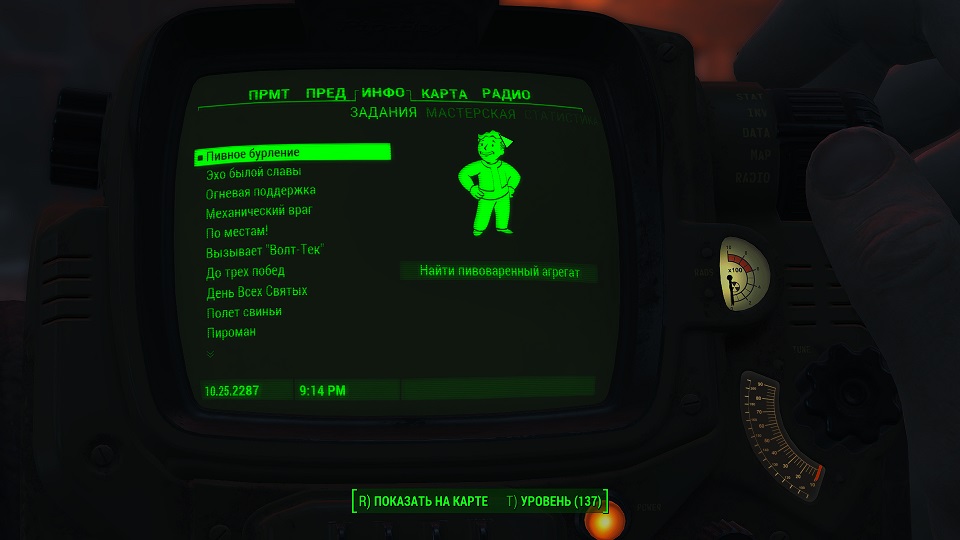Switch to the ПРМТ tab
Screen dimensions: 960x540
point(269,94)
